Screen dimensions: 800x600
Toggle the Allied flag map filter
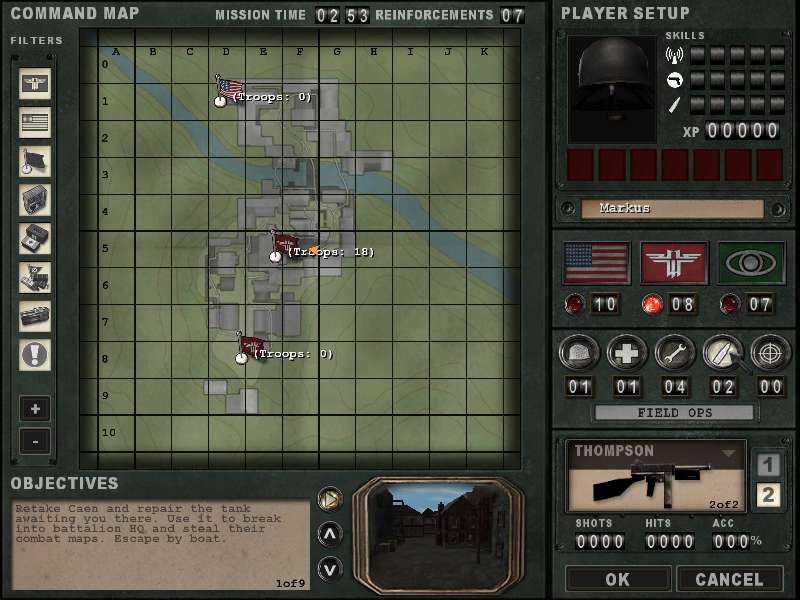tap(35, 122)
